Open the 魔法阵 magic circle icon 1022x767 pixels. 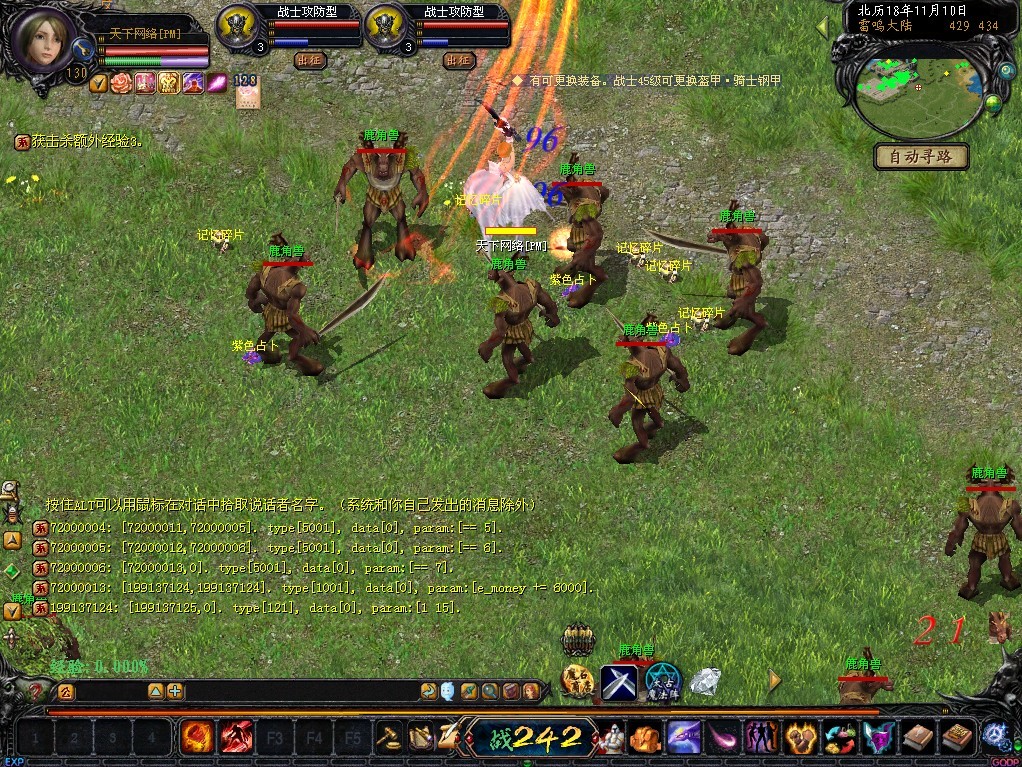[x=662, y=681]
